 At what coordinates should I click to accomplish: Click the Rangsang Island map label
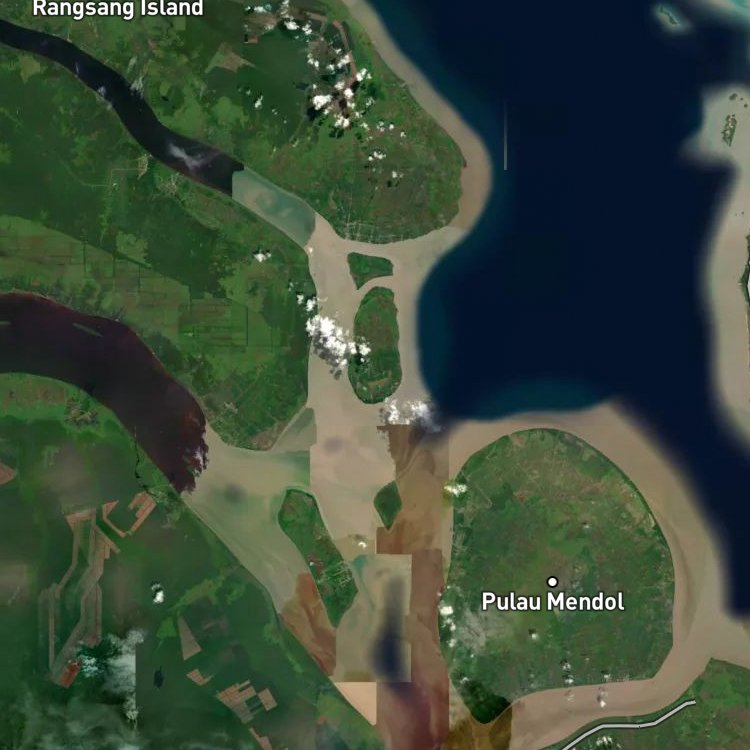tap(118, 9)
